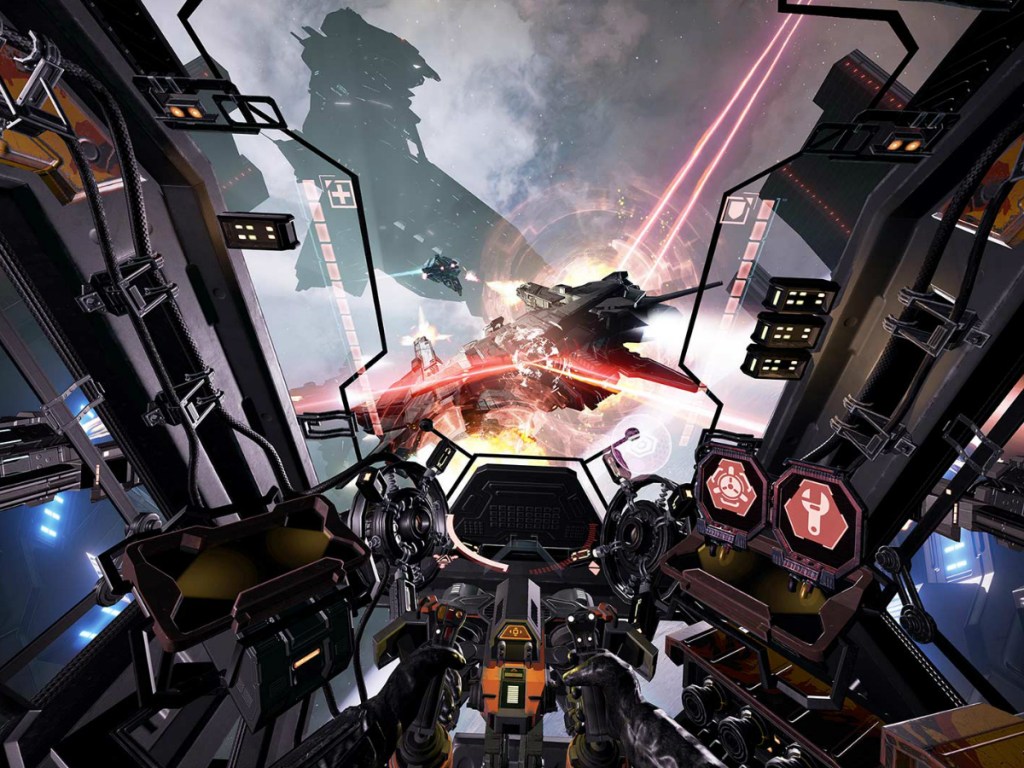Screen dimensions: 1024x768
Task: Click the shield emblem HUD icon
Action: (736, 212)
